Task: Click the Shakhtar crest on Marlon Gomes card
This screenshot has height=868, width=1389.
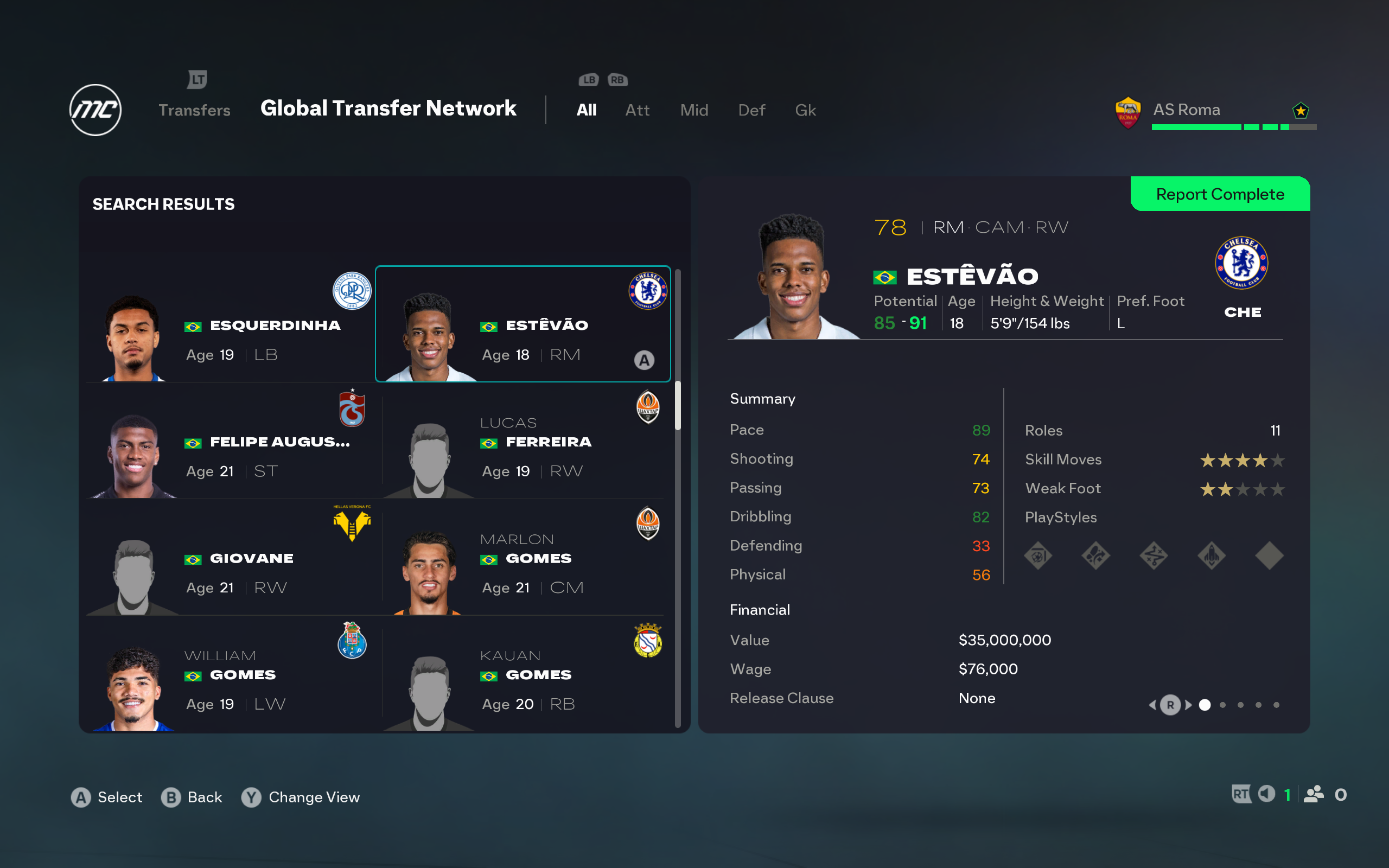Action: pos(648,524)
